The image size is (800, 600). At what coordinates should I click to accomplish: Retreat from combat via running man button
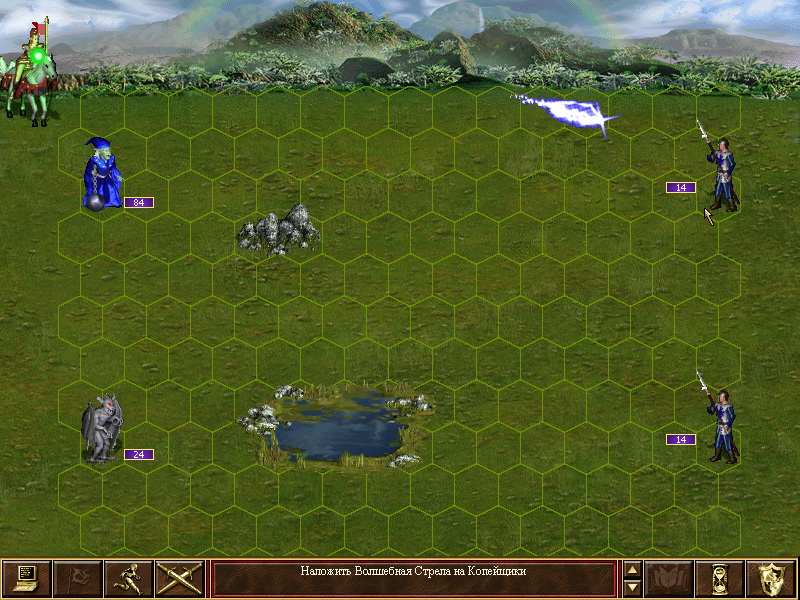pos(128,578)
